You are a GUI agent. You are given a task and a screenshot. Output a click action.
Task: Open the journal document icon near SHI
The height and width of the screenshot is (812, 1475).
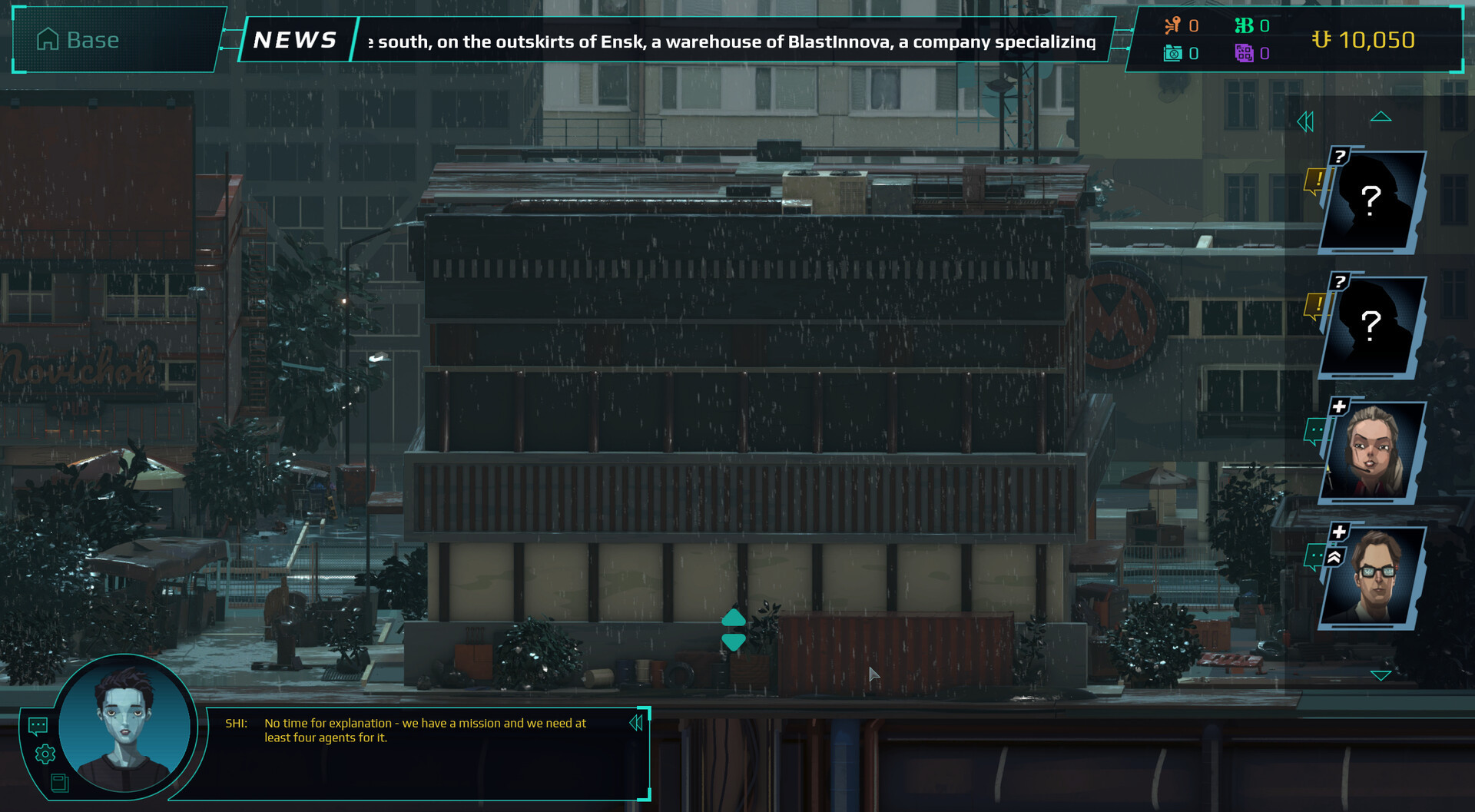59,783
